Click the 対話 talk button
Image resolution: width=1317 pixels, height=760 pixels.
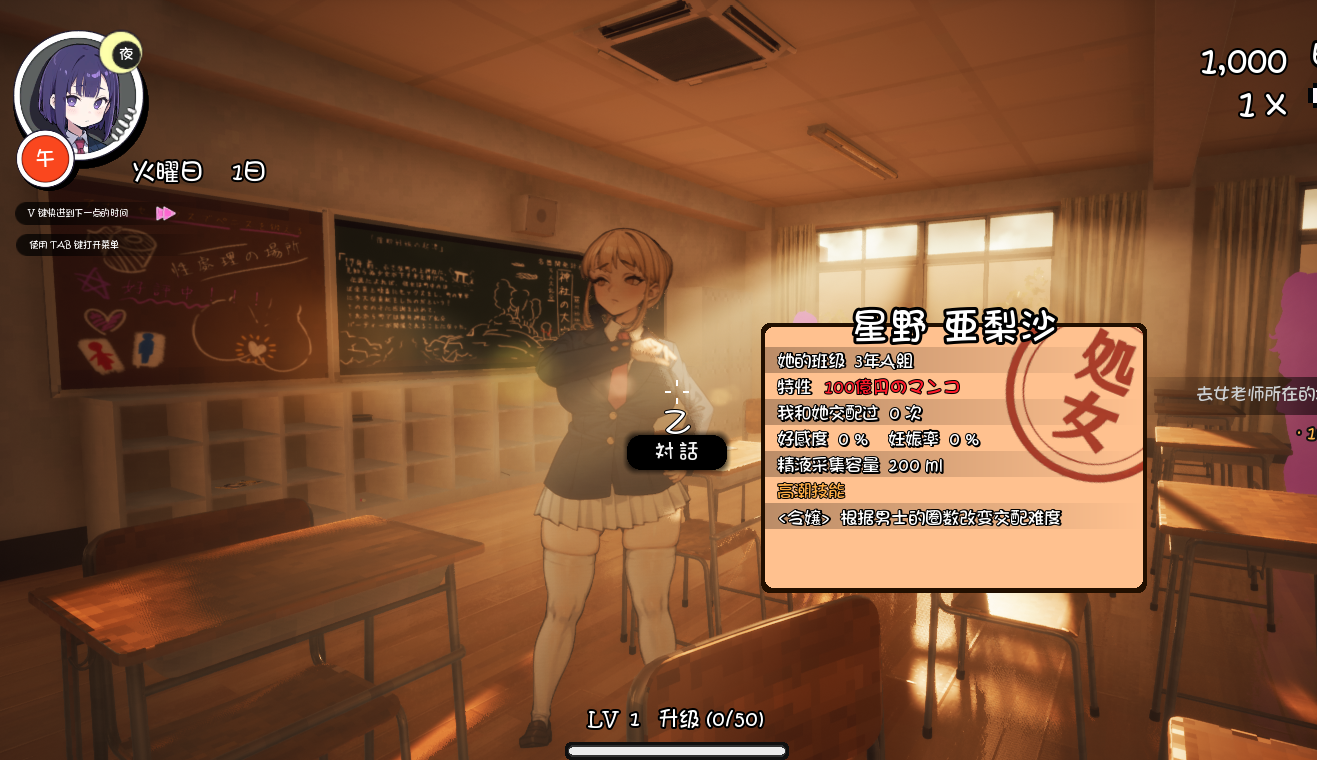[676, 451]
